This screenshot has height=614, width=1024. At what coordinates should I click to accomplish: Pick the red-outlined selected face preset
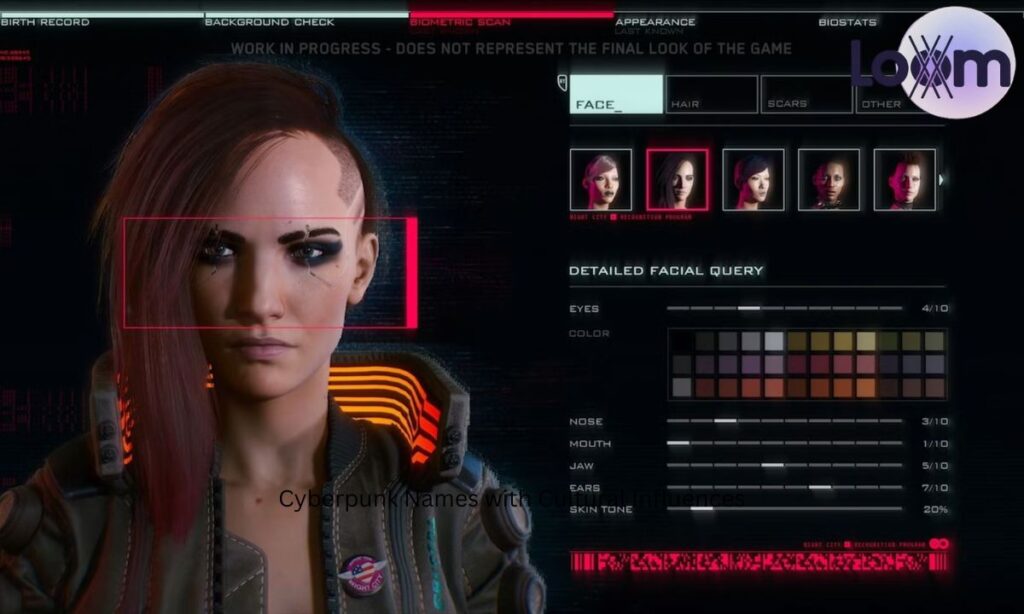(677, 180)
